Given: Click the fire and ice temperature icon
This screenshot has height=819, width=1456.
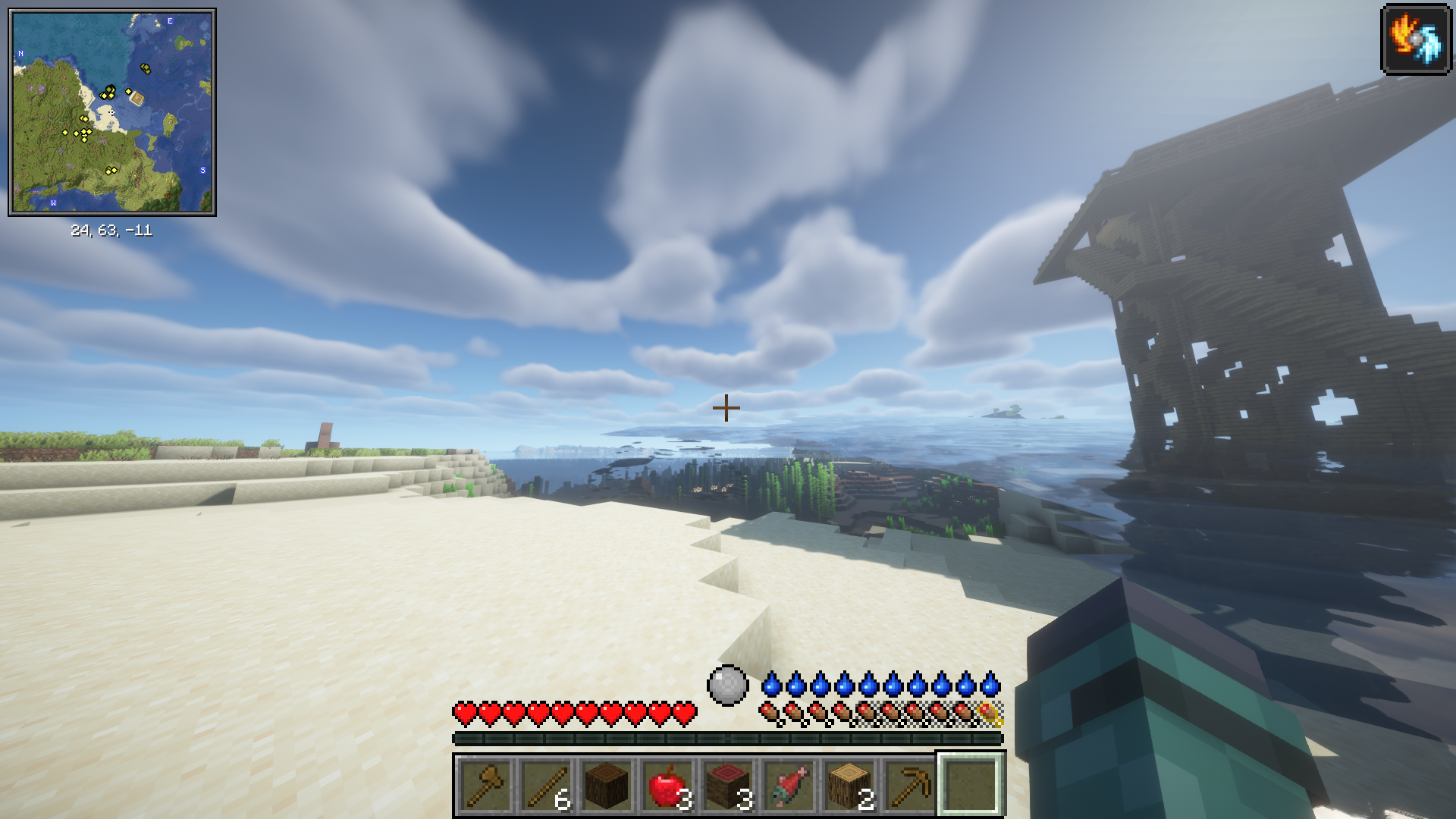Looking at the screenshot, I should click(1416, 39).
